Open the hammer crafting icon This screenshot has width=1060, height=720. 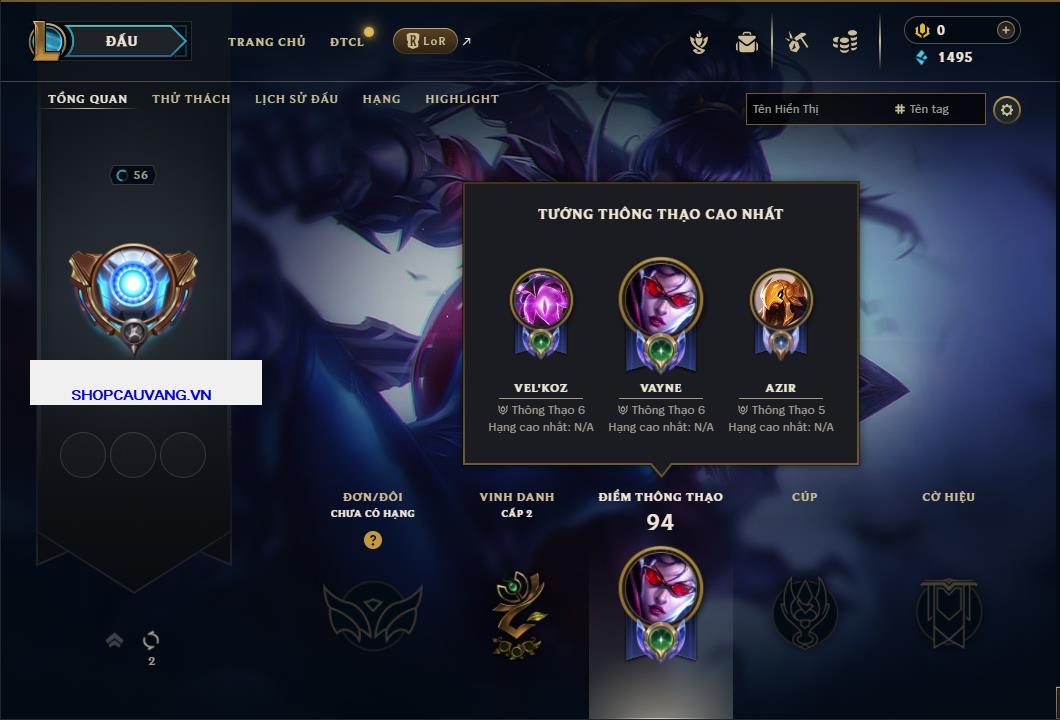click(x=797, y=42)
